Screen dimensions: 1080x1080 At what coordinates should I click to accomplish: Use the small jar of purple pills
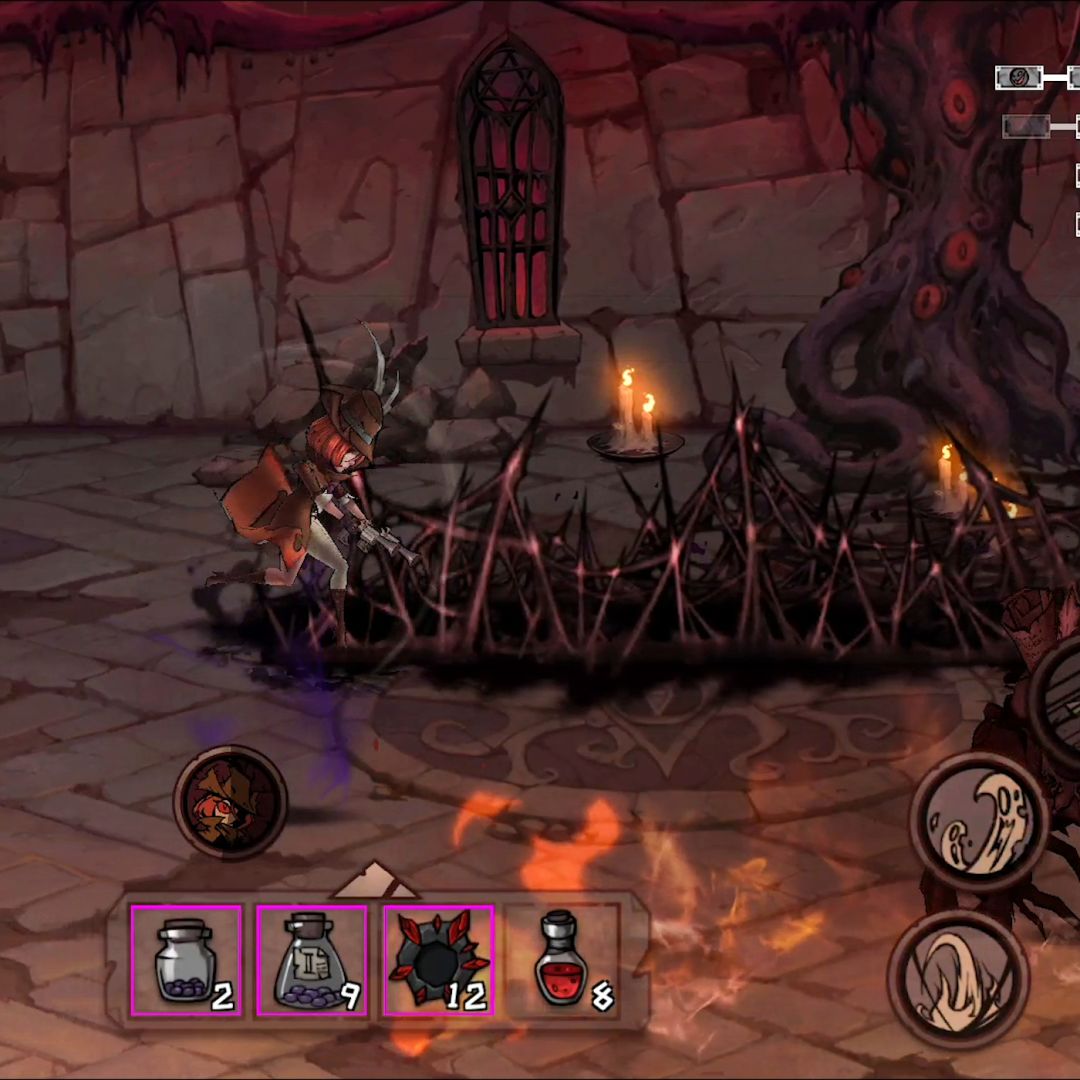(x=186, y=960)
